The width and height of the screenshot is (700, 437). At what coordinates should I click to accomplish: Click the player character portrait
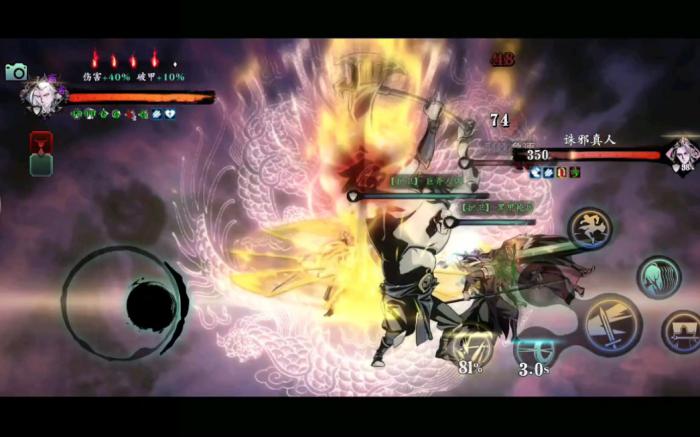pos(43,96)
